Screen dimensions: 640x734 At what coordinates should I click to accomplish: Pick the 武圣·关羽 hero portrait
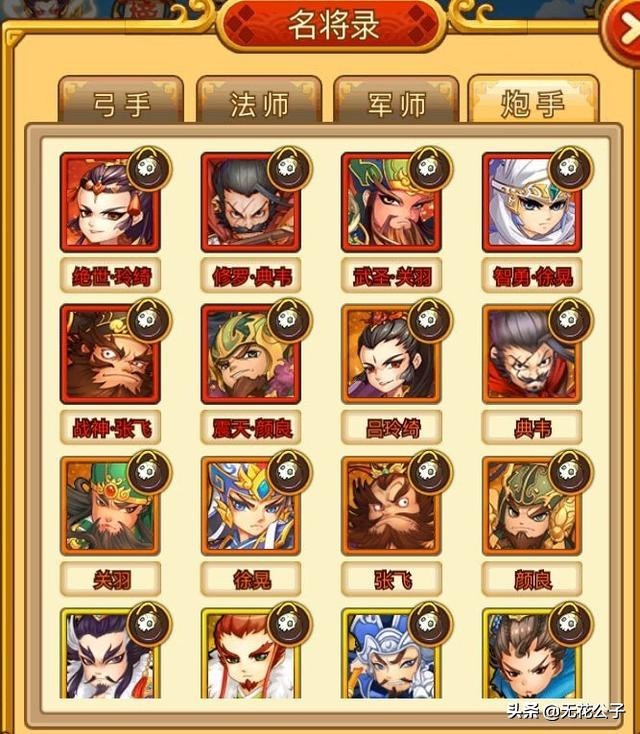pyautogui.click(x=389, y=203)
